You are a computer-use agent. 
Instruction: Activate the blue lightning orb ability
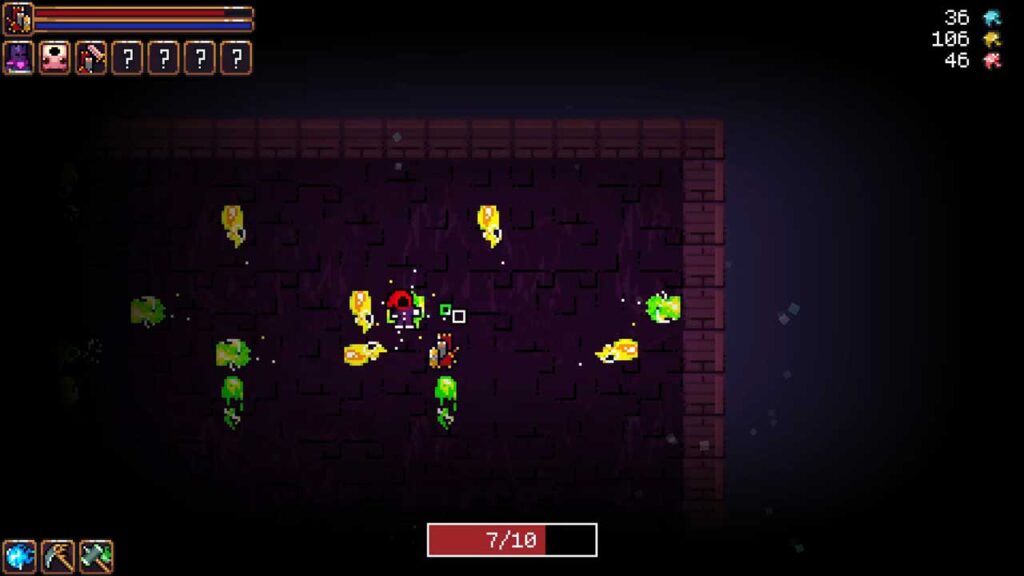click(19, 556)
